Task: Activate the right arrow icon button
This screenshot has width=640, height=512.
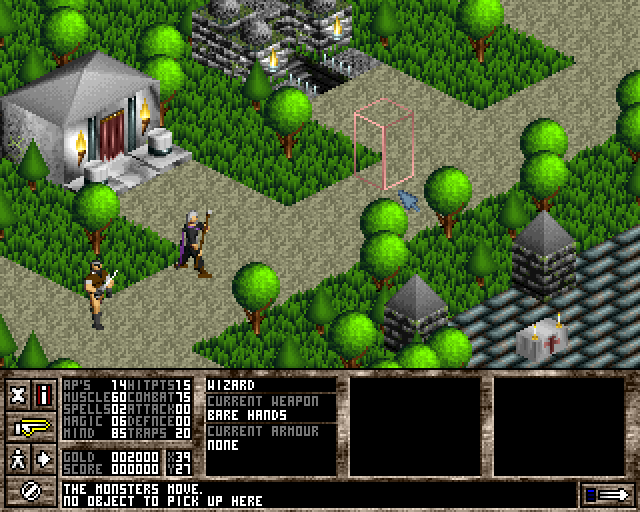Action: [x=43, y=459]
